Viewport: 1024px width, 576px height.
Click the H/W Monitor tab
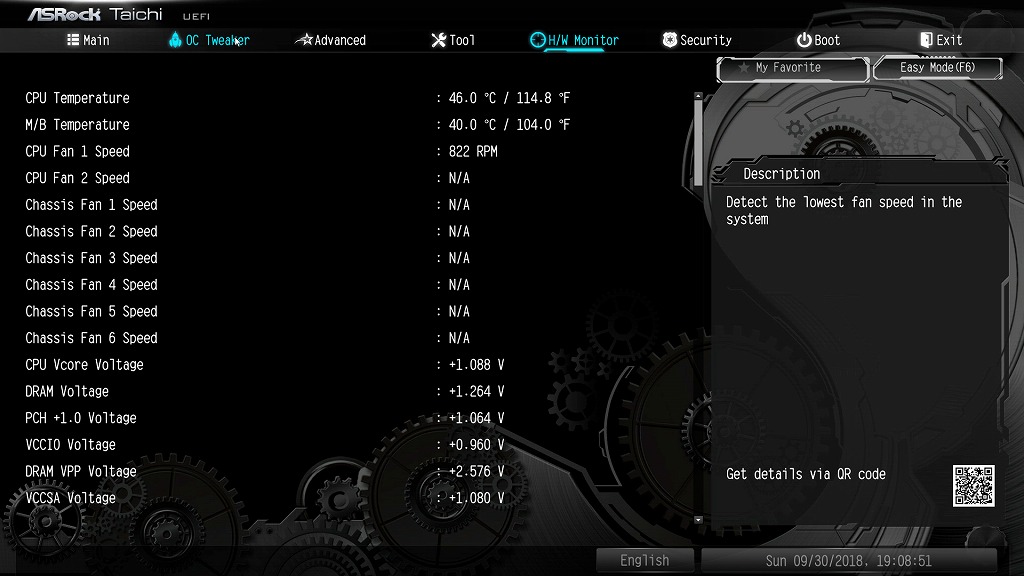pos(575,40)
